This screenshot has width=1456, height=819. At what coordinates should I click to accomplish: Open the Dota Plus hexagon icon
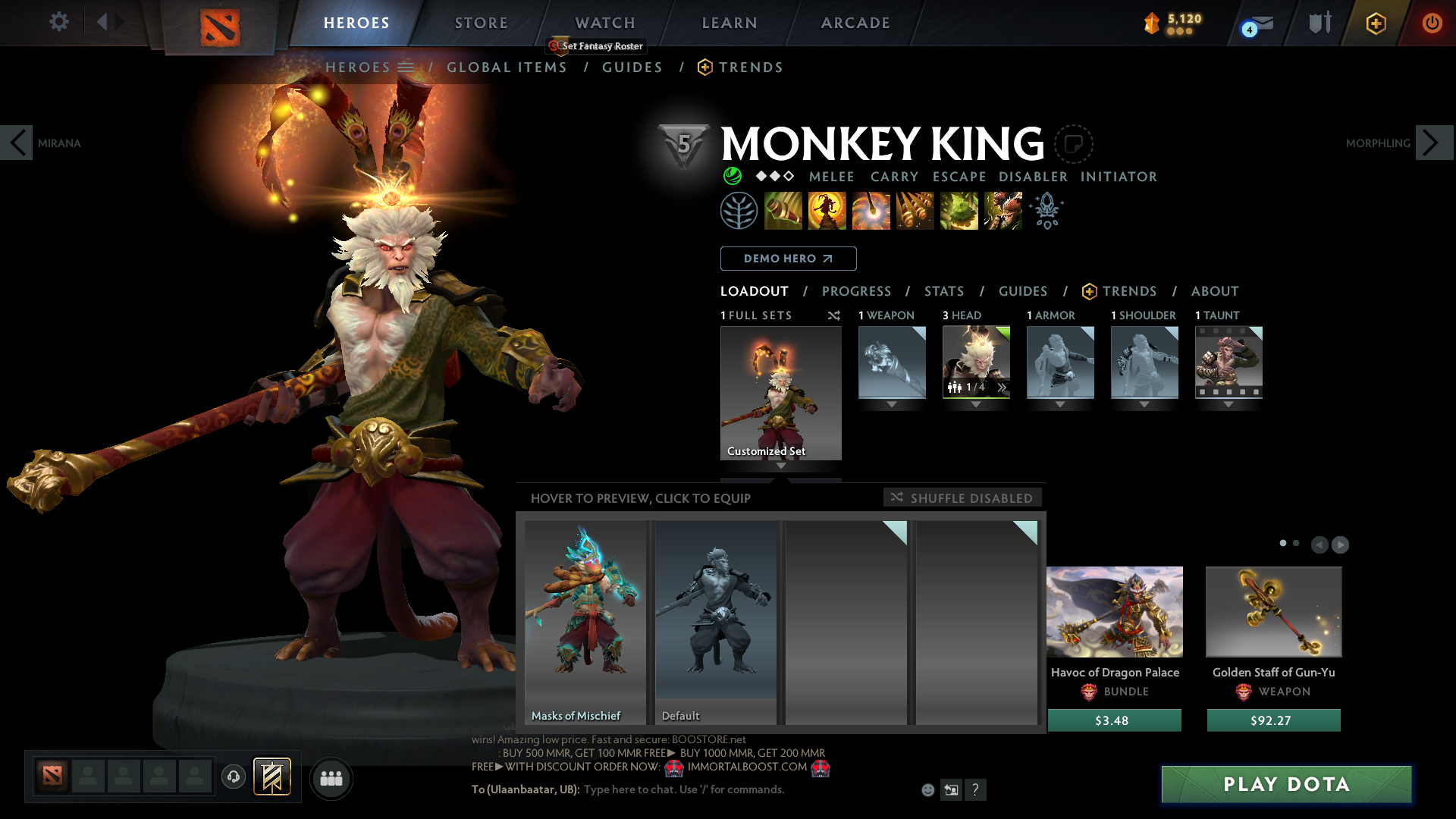click(1376, 23)
